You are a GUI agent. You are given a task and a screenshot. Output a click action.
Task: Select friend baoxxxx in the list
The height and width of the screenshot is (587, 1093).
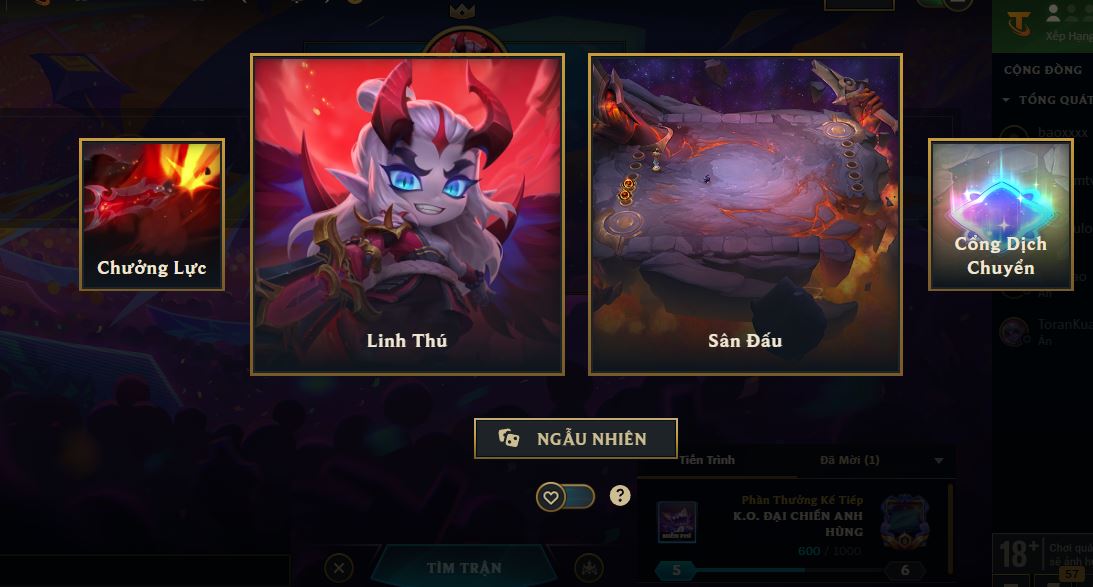click(x=1060, y=133)
